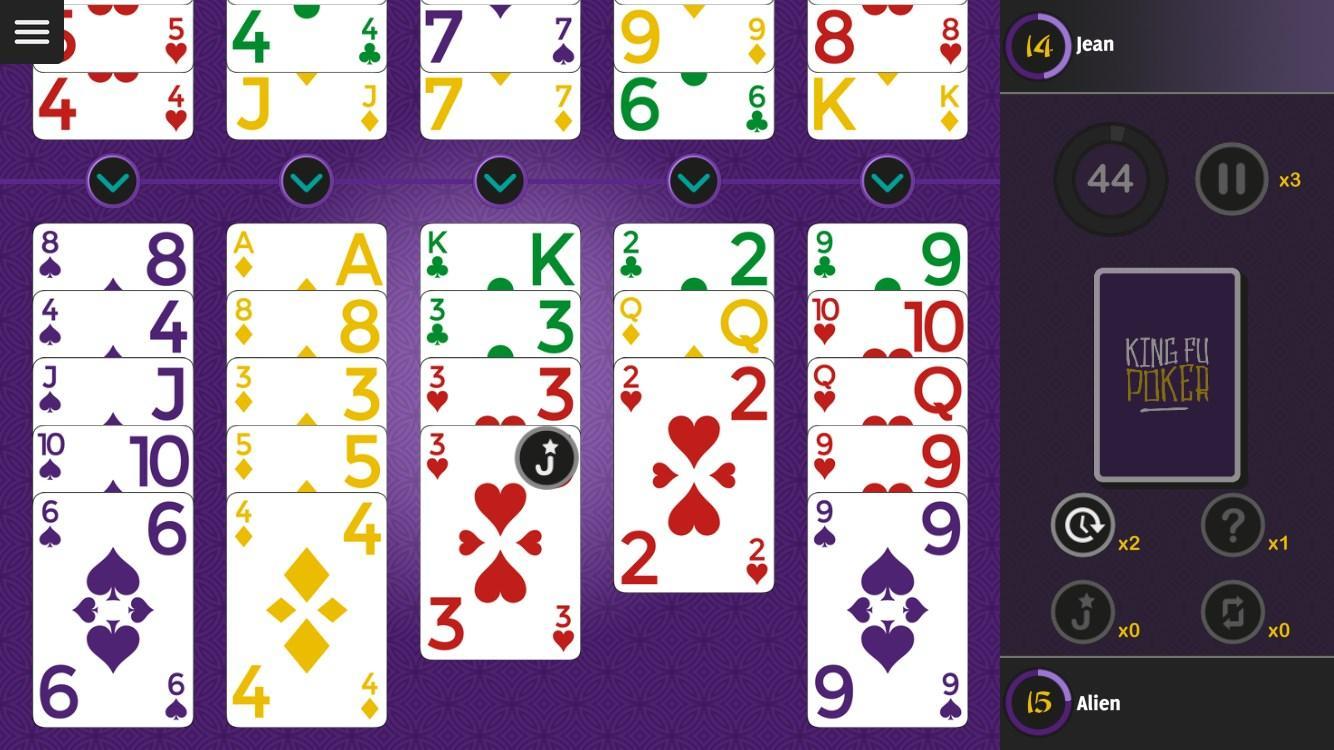Expand the rightmost column chevron
Image resolution: width=1334 pixels, height=750 pixels.
(886, 181)
